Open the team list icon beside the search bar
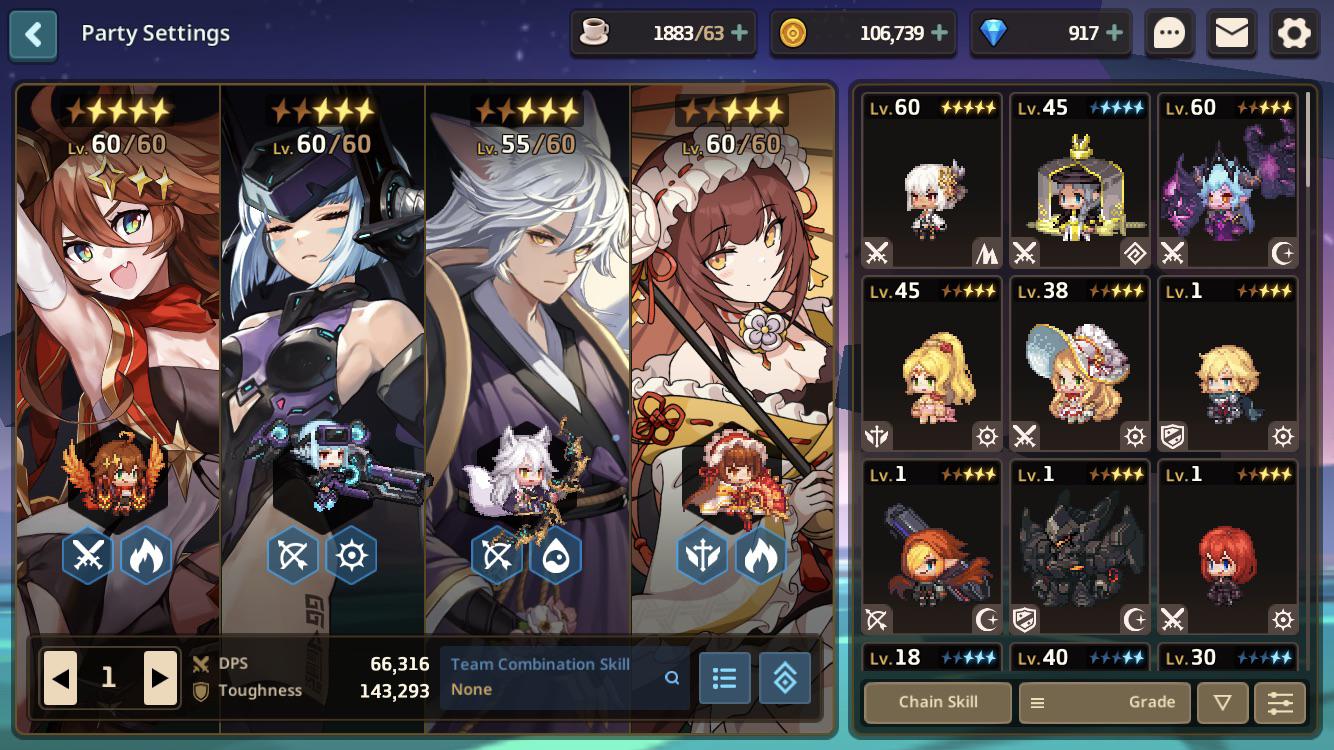Image resolution: width=1334 pixels, height=750 pixels. point(725,678)
